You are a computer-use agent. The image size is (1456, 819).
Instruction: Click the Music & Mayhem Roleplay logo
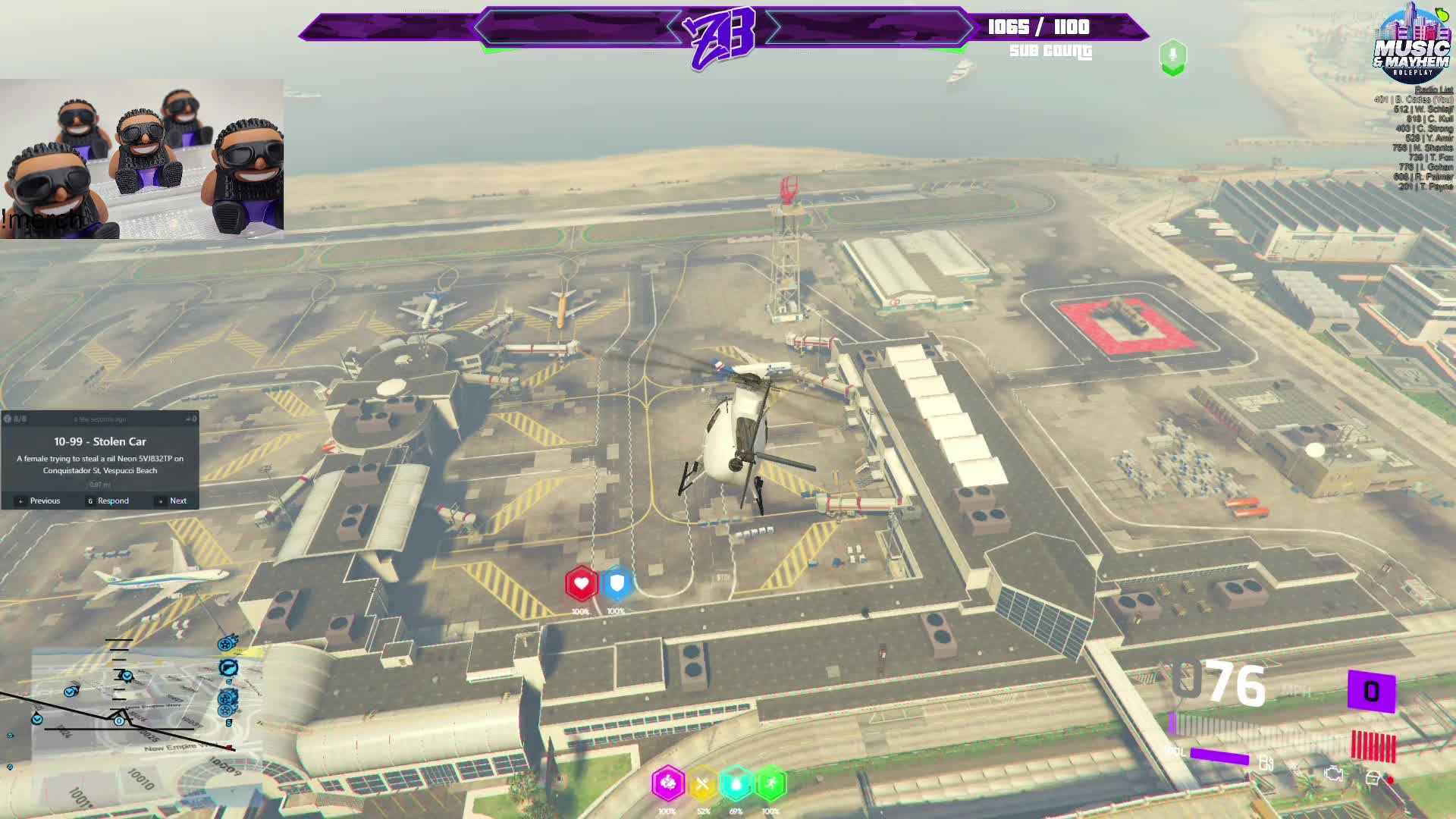click(1412, 44)
